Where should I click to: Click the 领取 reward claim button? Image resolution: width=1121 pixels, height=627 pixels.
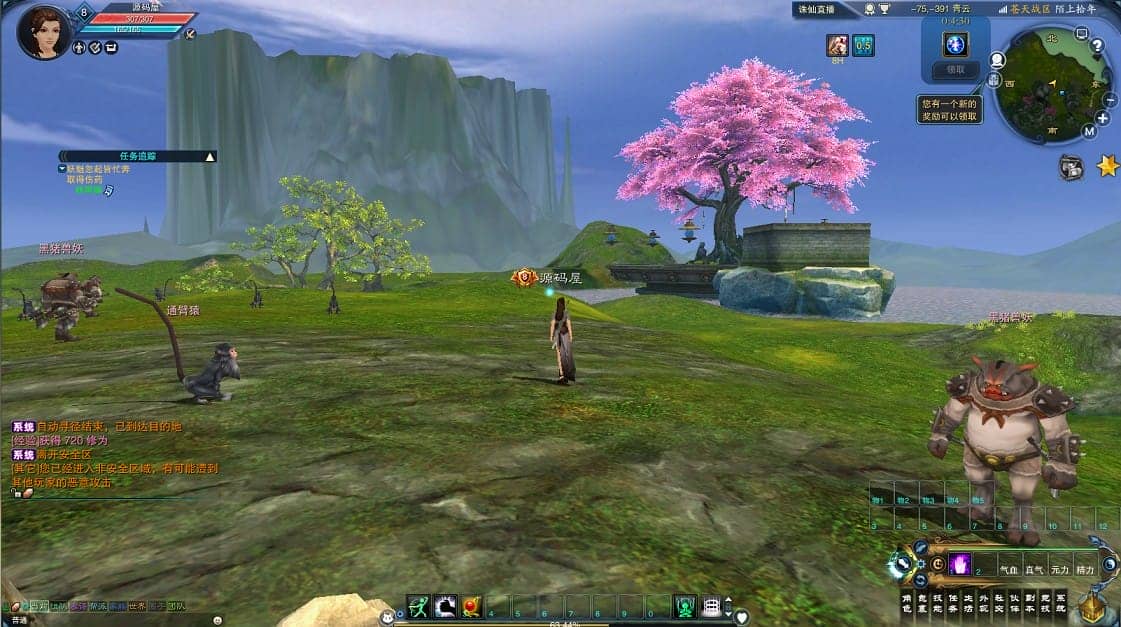(955, 70)
